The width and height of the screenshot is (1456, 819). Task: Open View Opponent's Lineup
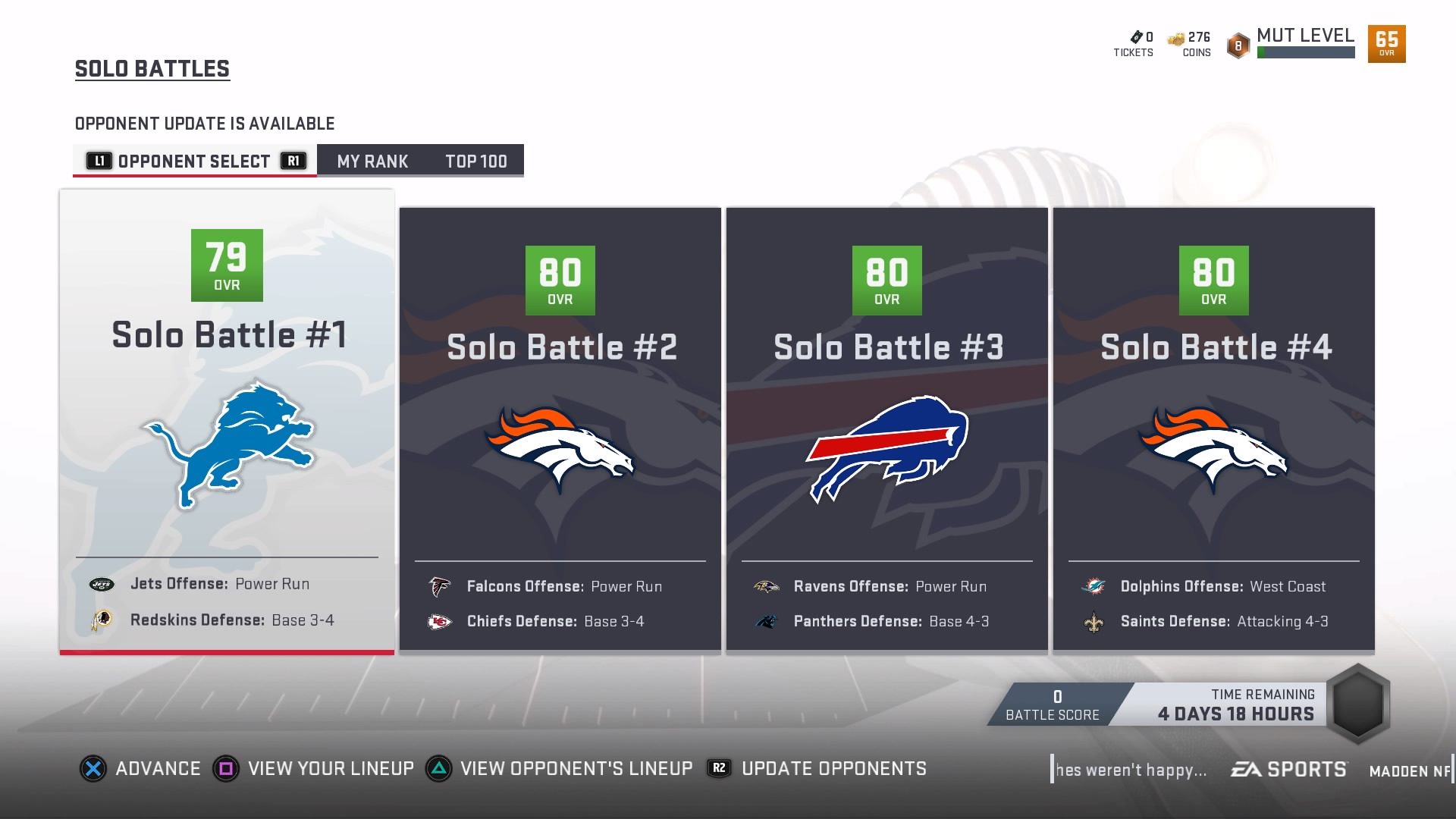coord(560,769)
